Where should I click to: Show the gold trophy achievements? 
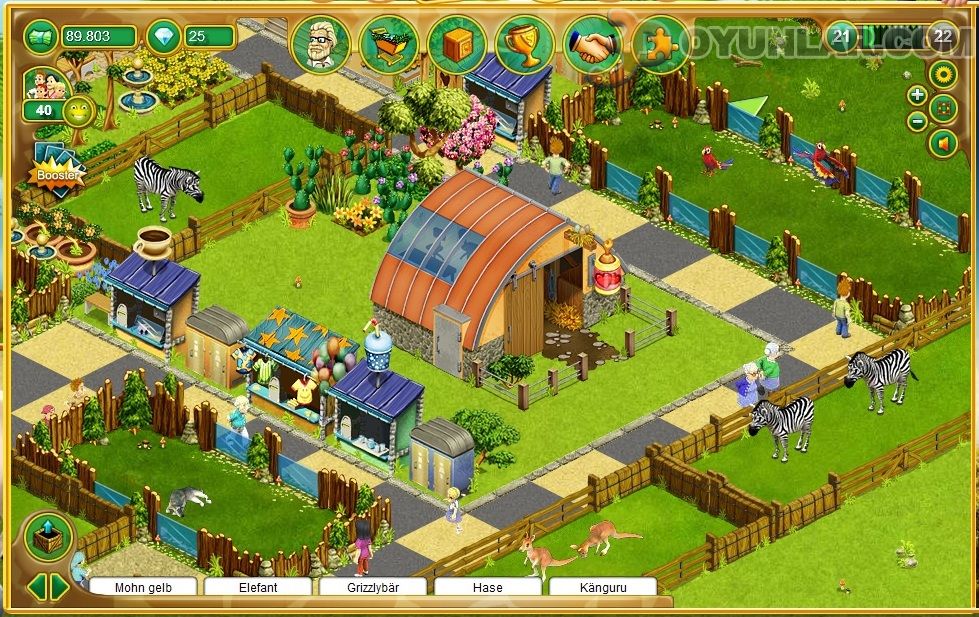click(x=525, y=44)
